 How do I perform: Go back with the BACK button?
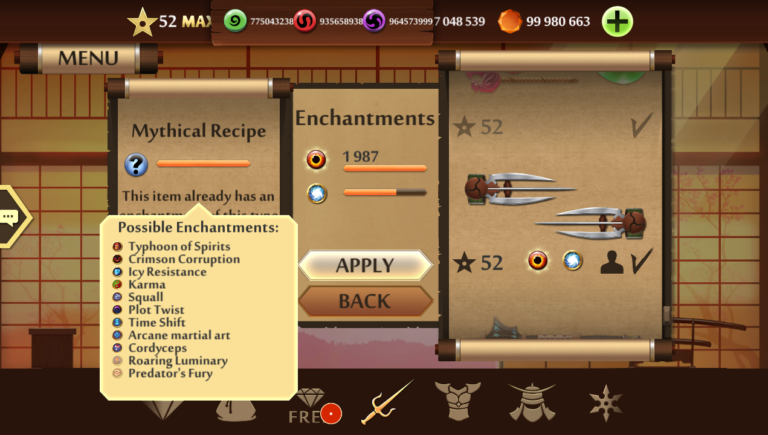[x=365, y=300]
